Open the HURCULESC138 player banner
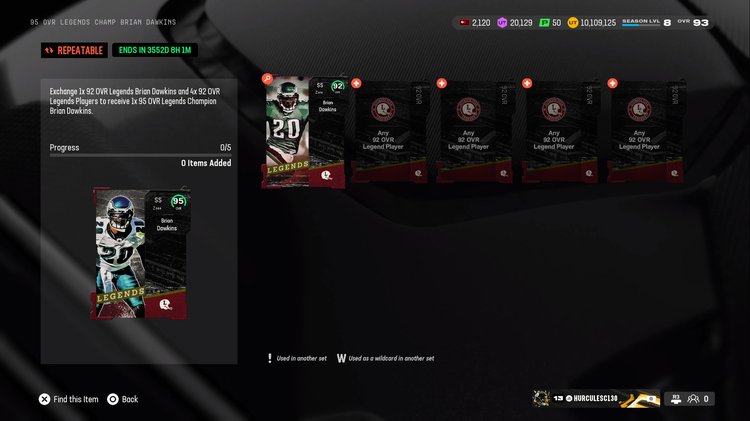This screenshot has width=750, height=421. (x=596, y=399)
